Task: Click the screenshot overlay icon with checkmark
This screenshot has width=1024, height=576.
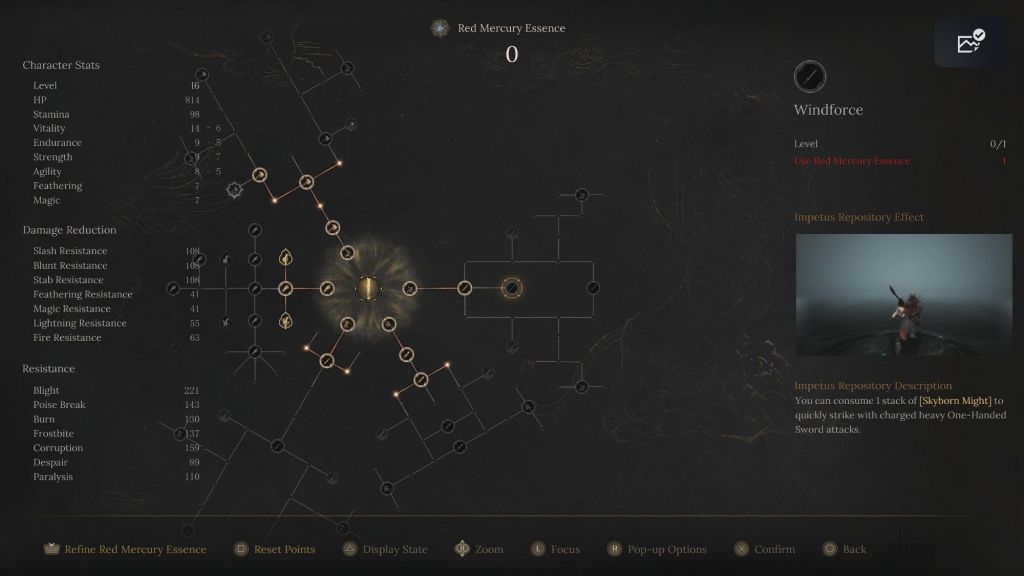Action: point(970,42)
